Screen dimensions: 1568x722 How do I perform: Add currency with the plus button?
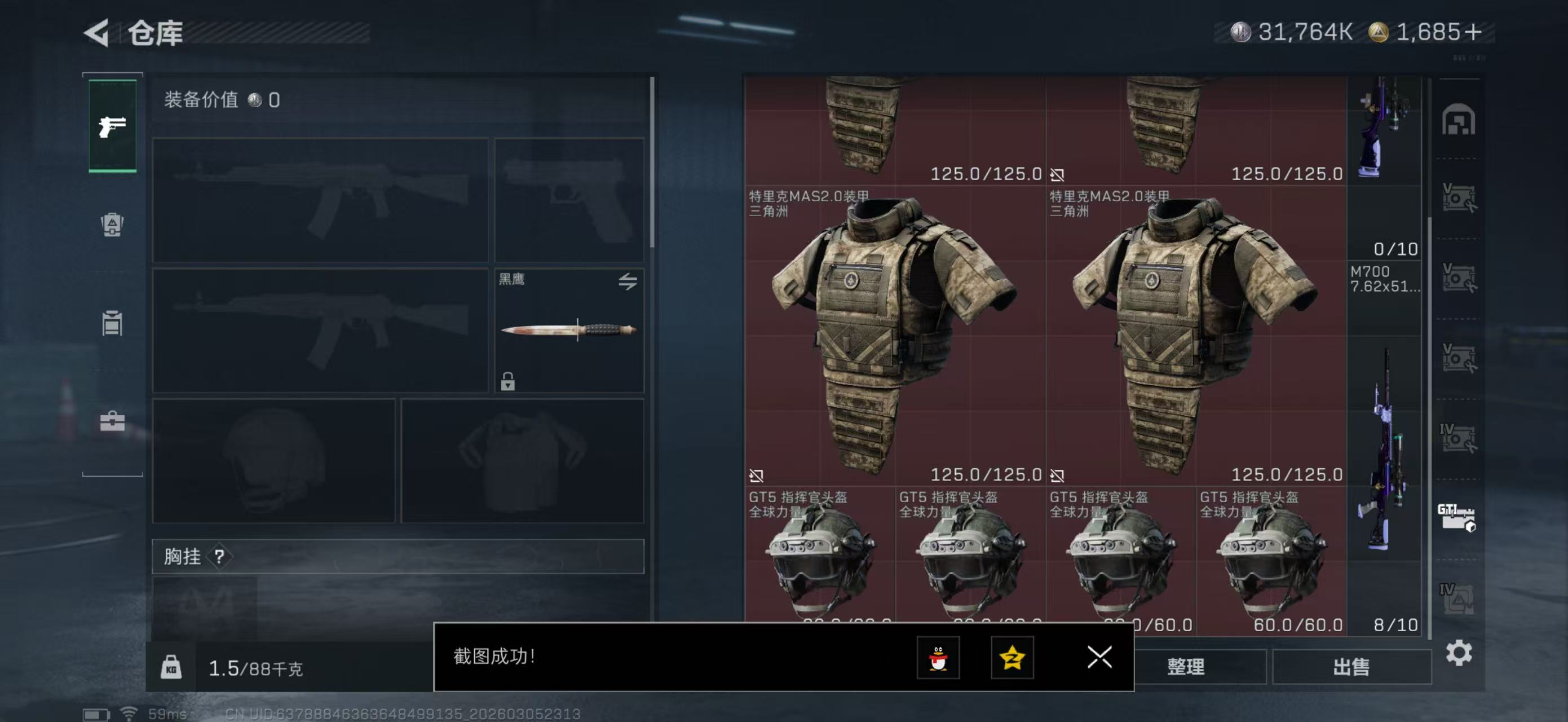point(1473,32)
